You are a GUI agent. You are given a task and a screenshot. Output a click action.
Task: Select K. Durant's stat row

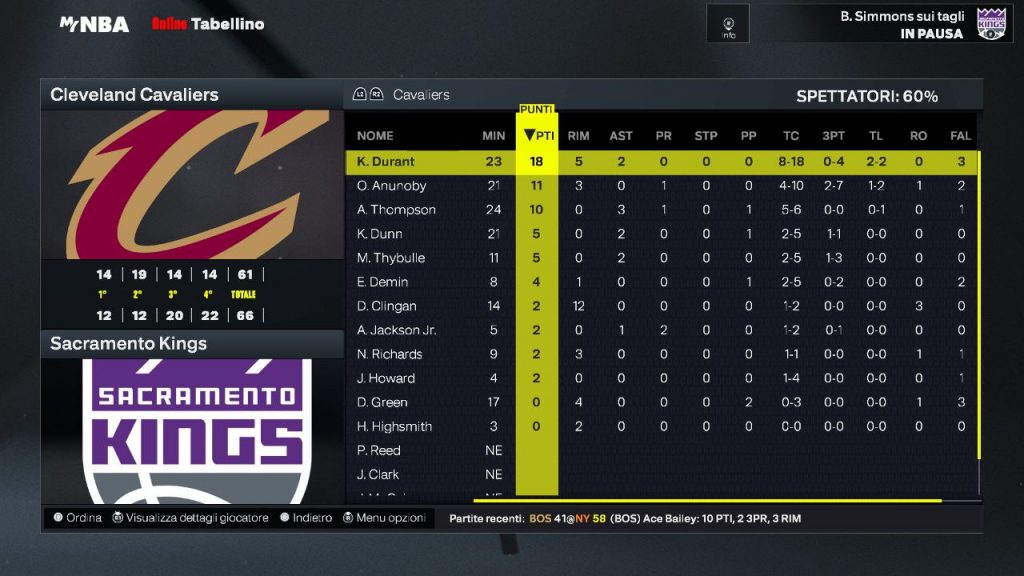pos(386,162)
